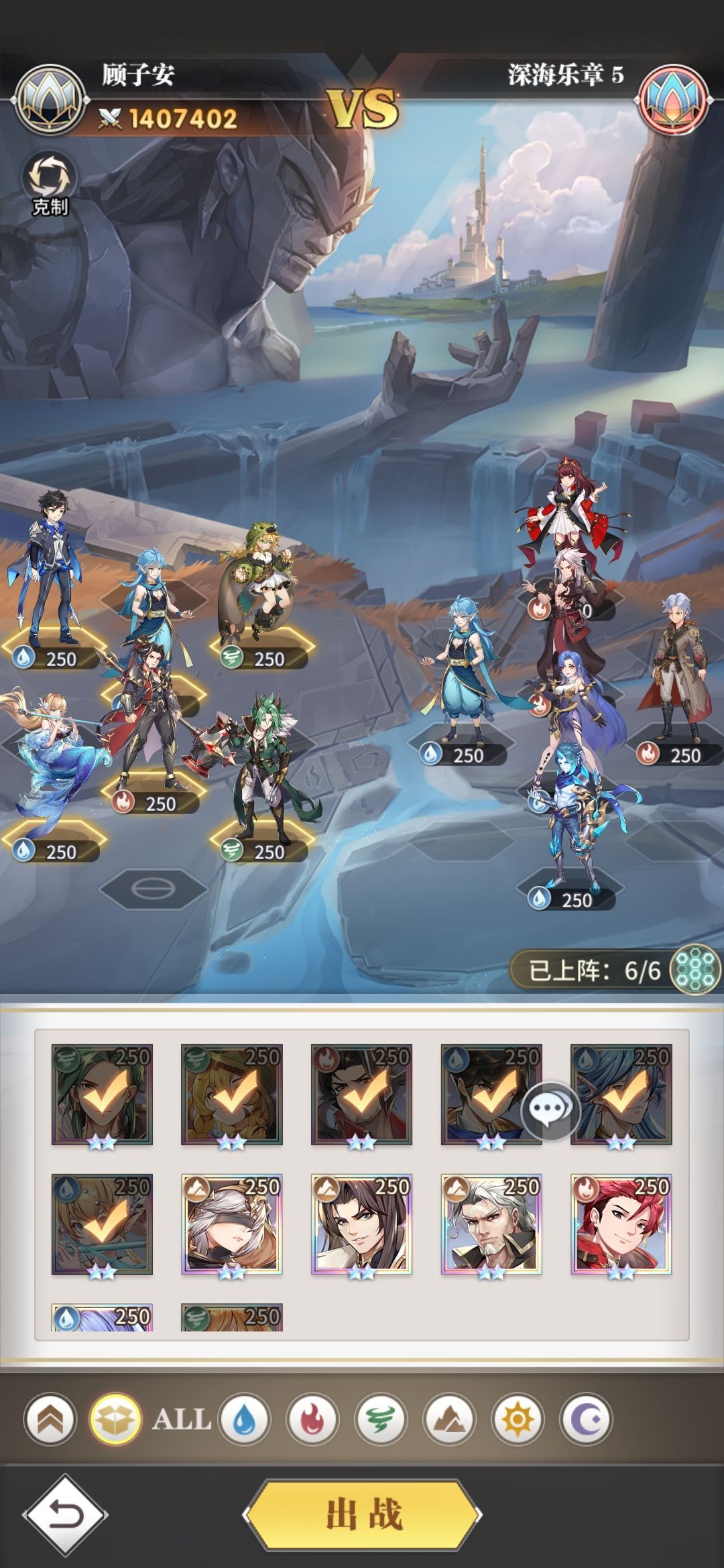Open the chat bubble overlay
The image size is (724, 1568).
click(x=550, y=1110)
